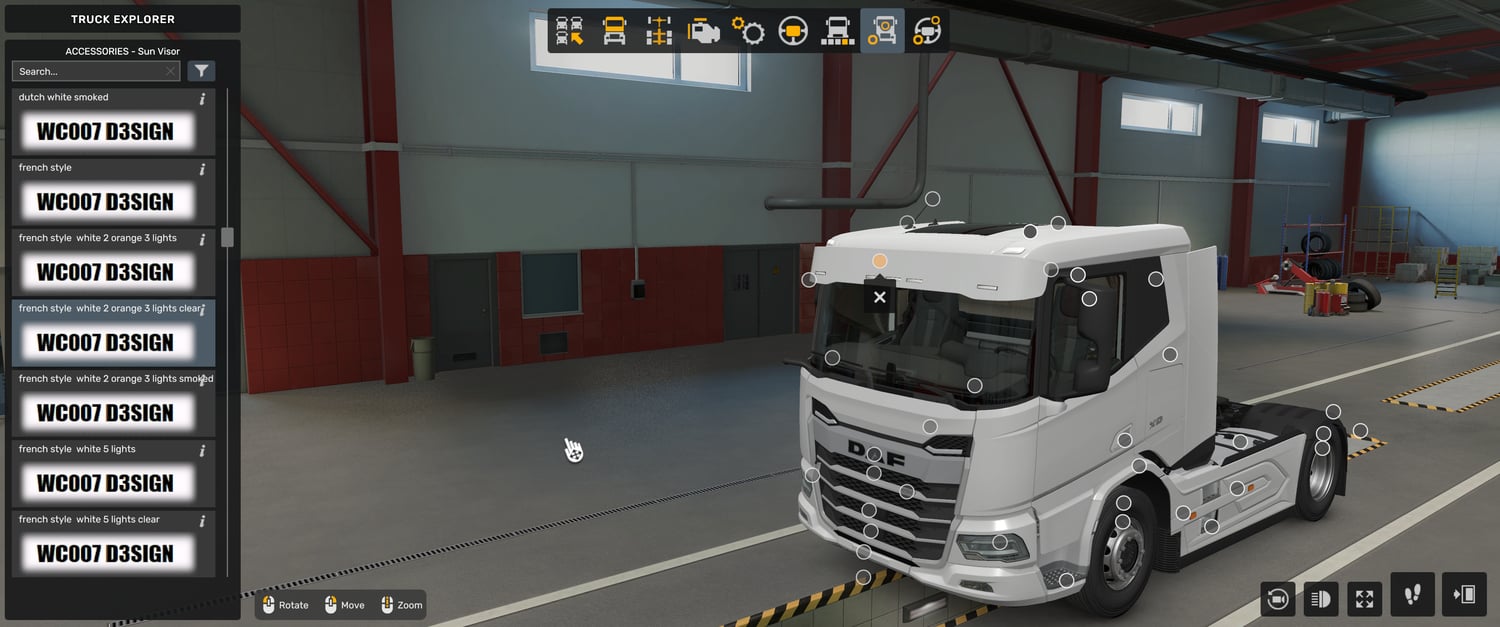
Task: Pick "french style white 5 lights clear" visor
Action: [105, 553]
